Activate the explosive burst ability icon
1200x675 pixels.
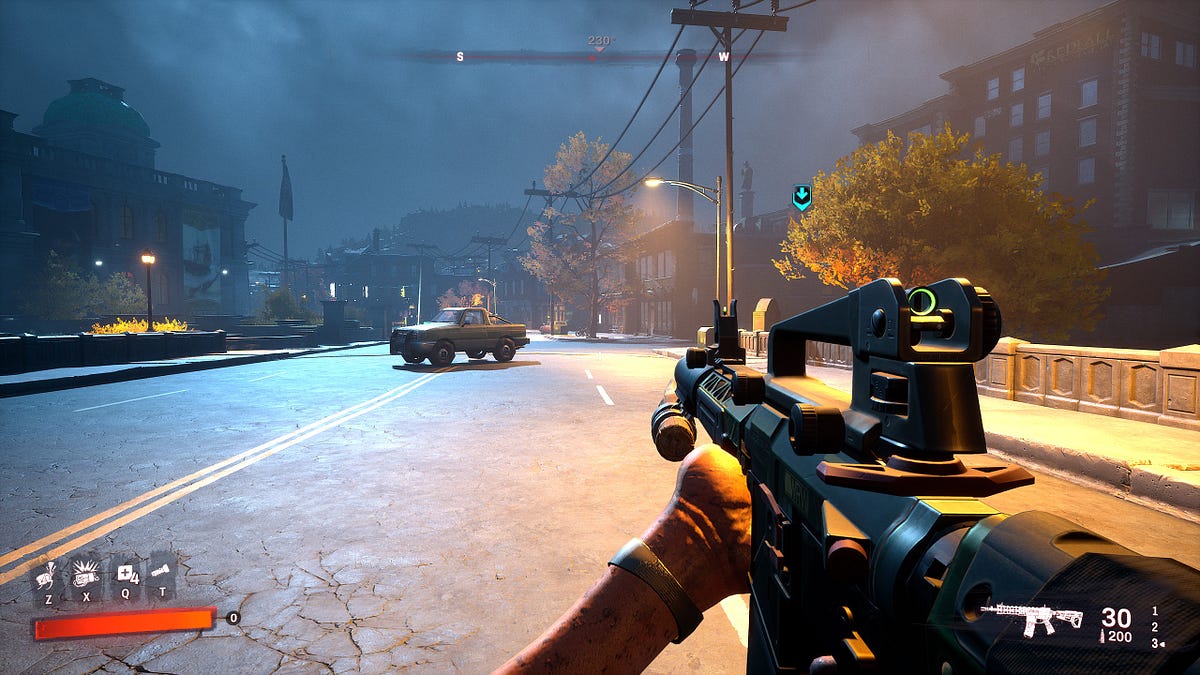(x=84, y=573)
